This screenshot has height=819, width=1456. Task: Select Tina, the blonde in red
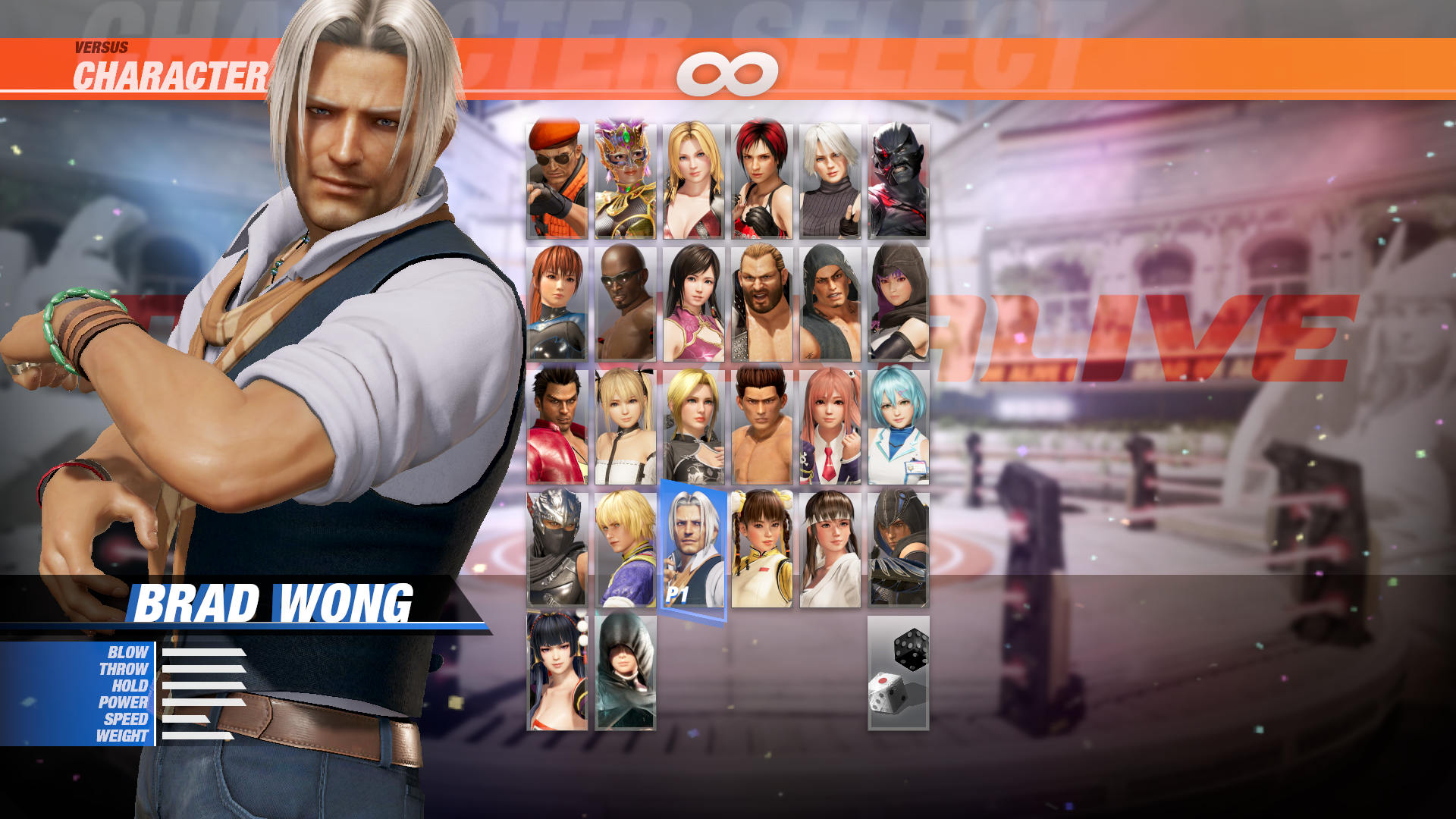(694, 178)
